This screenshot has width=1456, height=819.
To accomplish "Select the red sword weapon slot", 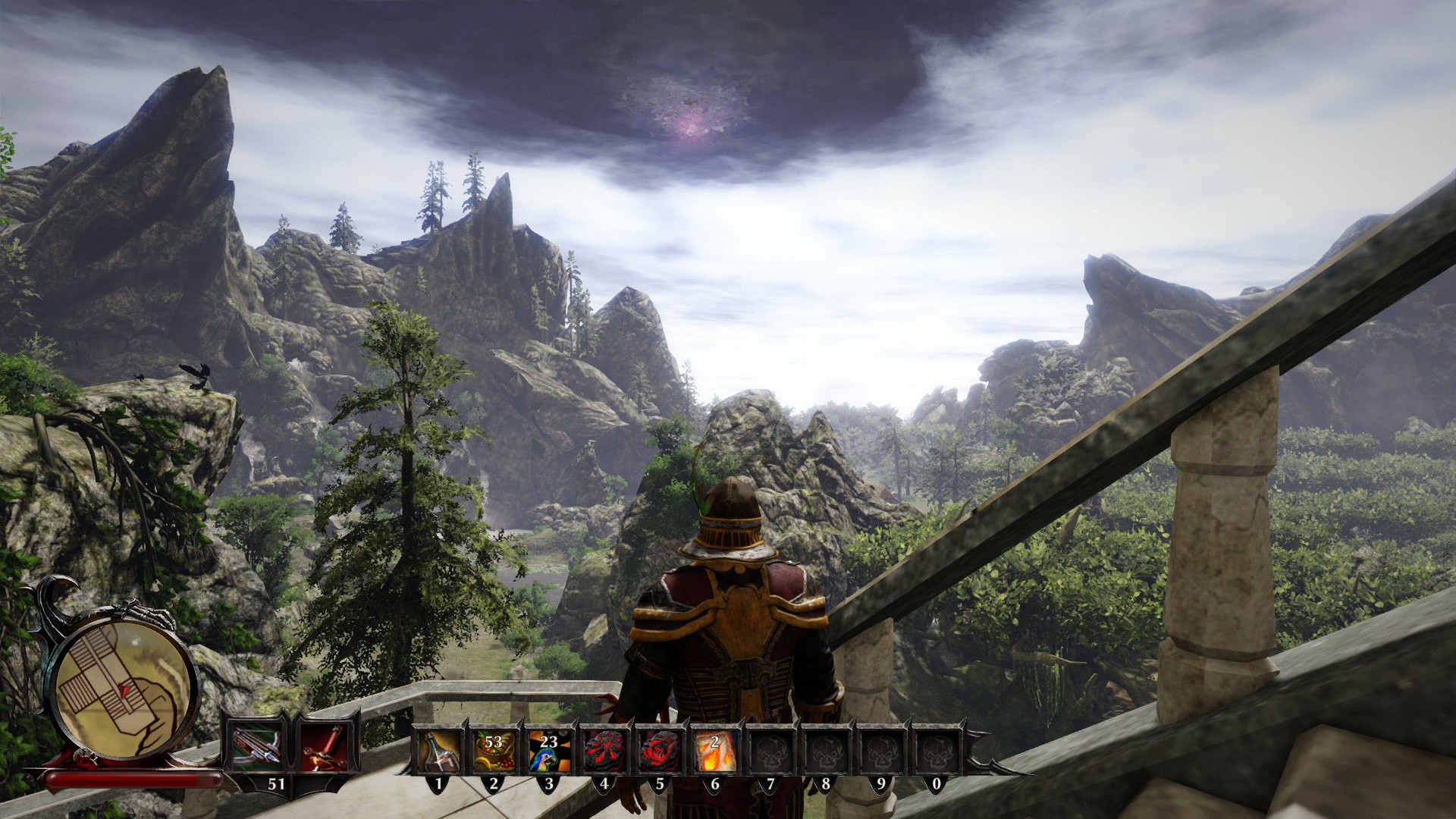I will (x=324, y=745).
